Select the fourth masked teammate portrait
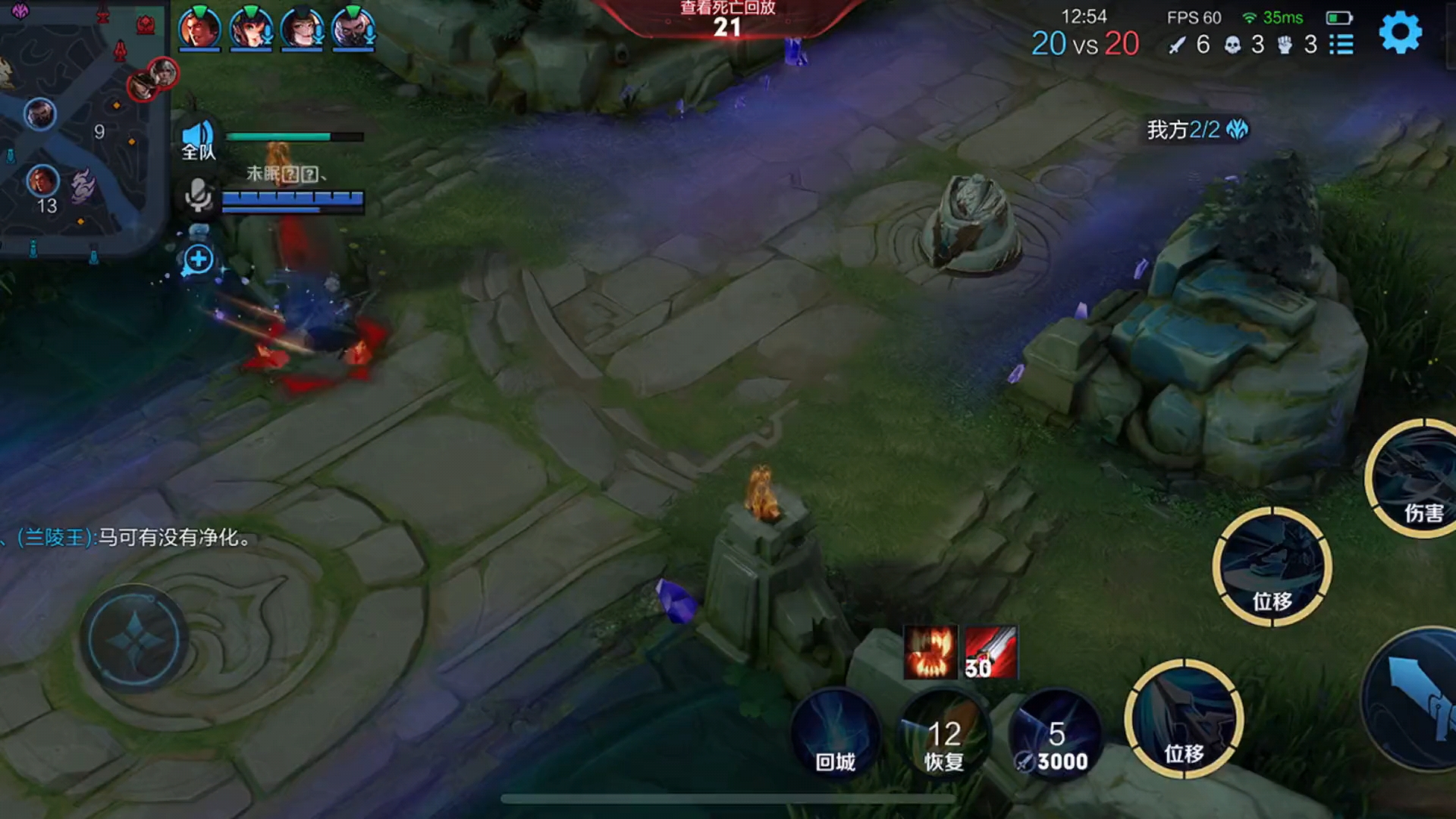Screen dimensions: 1456x819 (353, 29)
